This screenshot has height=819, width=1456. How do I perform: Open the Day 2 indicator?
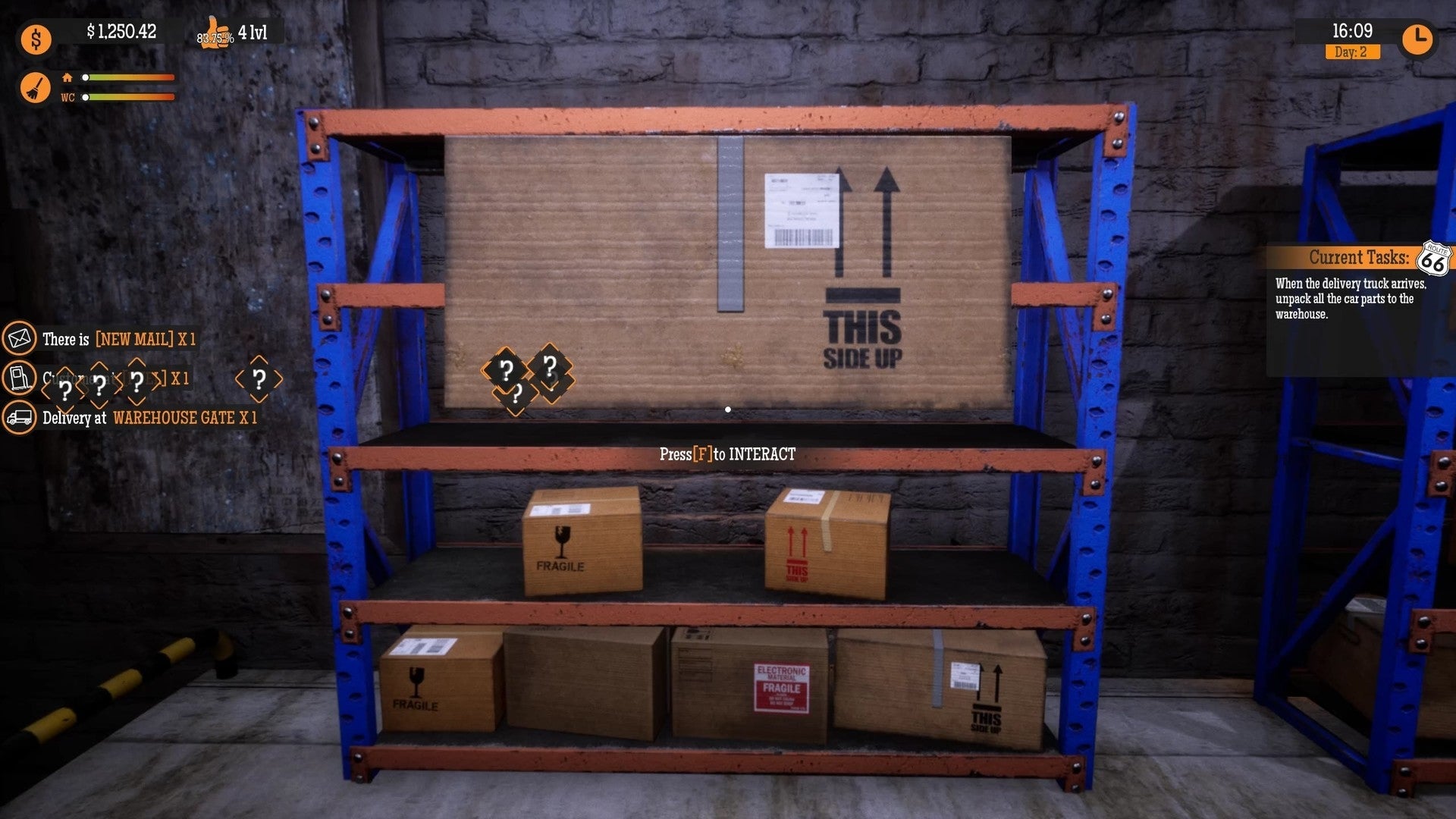click(x=1352, y=52)
